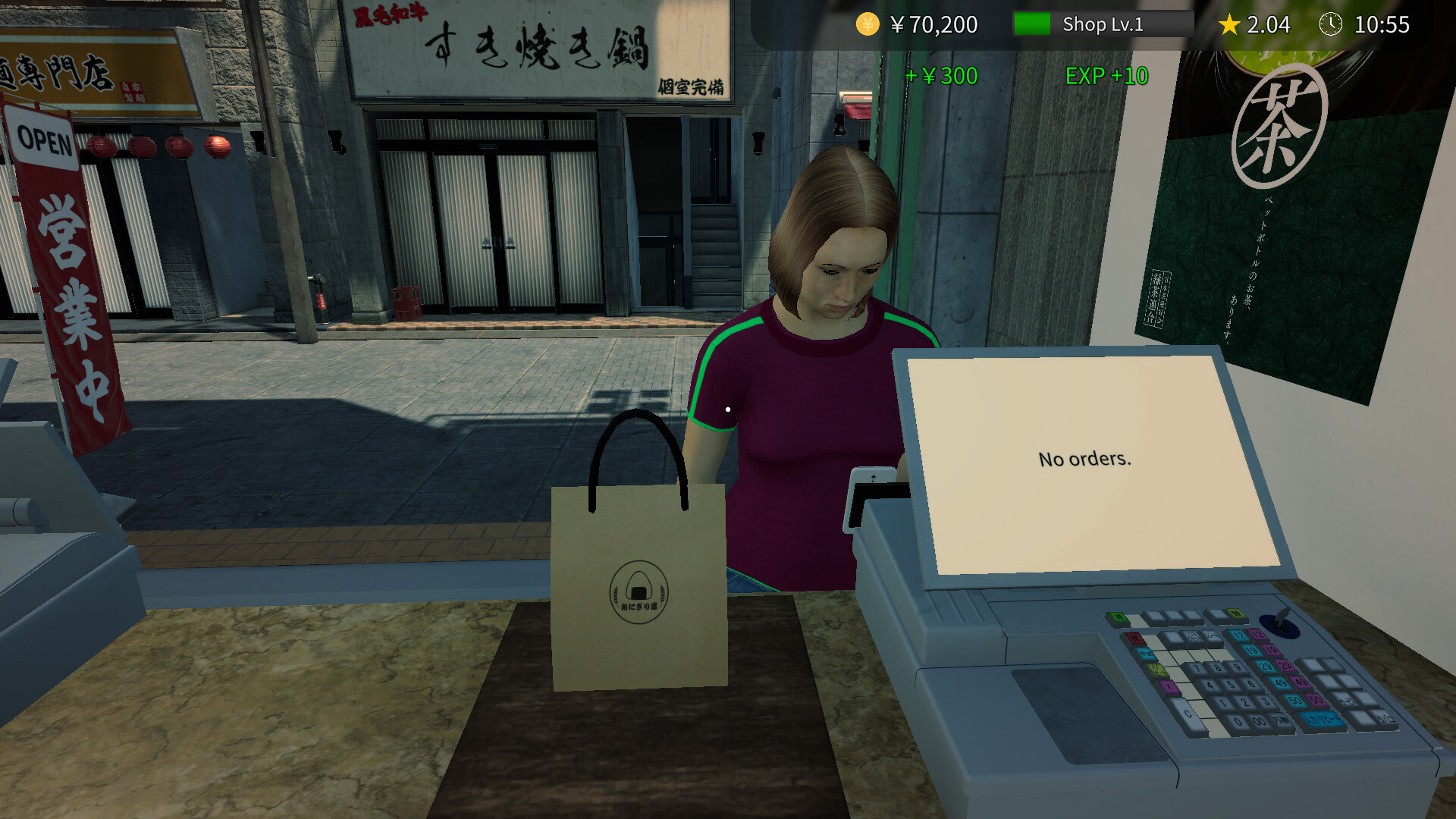The image size is (1456, 819).
Task: Click the red return key on the register
Action: [1137, 639]
